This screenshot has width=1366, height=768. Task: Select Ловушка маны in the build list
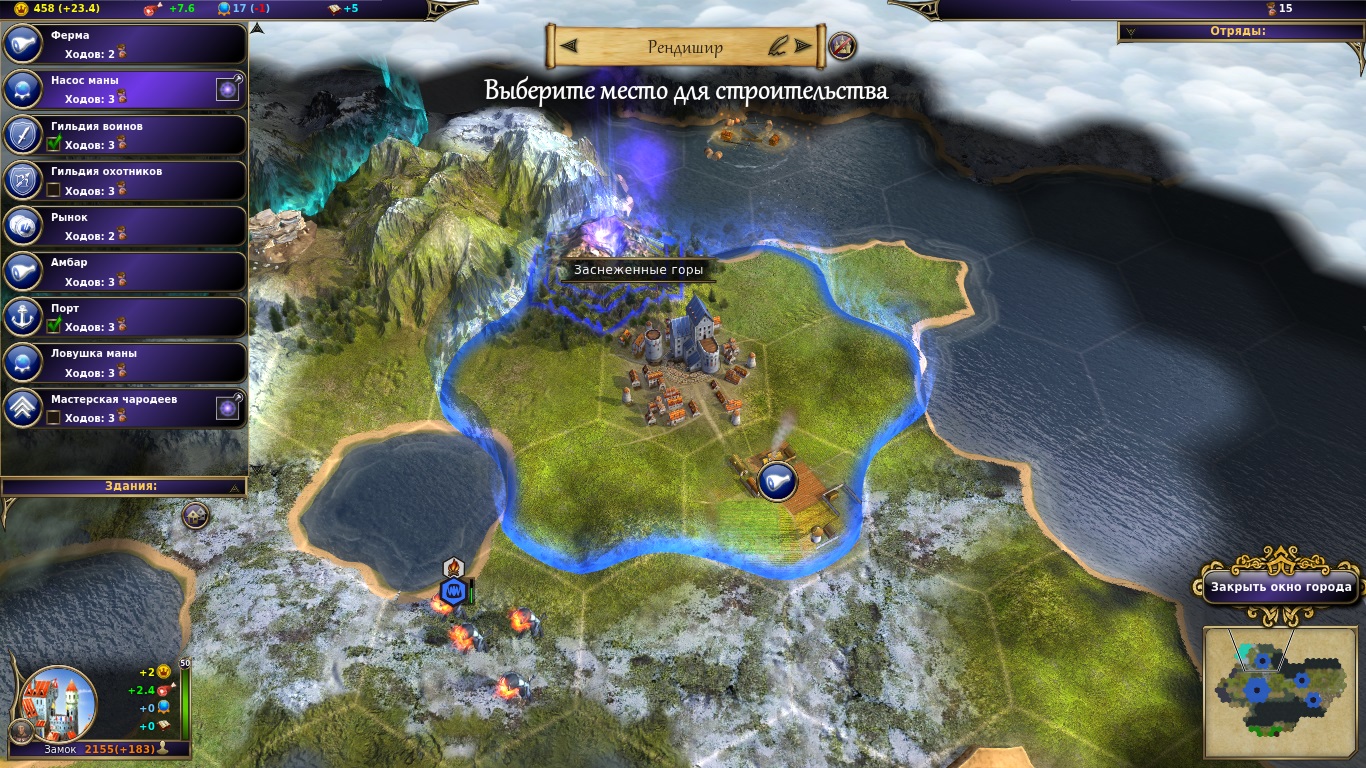[124, 362]
